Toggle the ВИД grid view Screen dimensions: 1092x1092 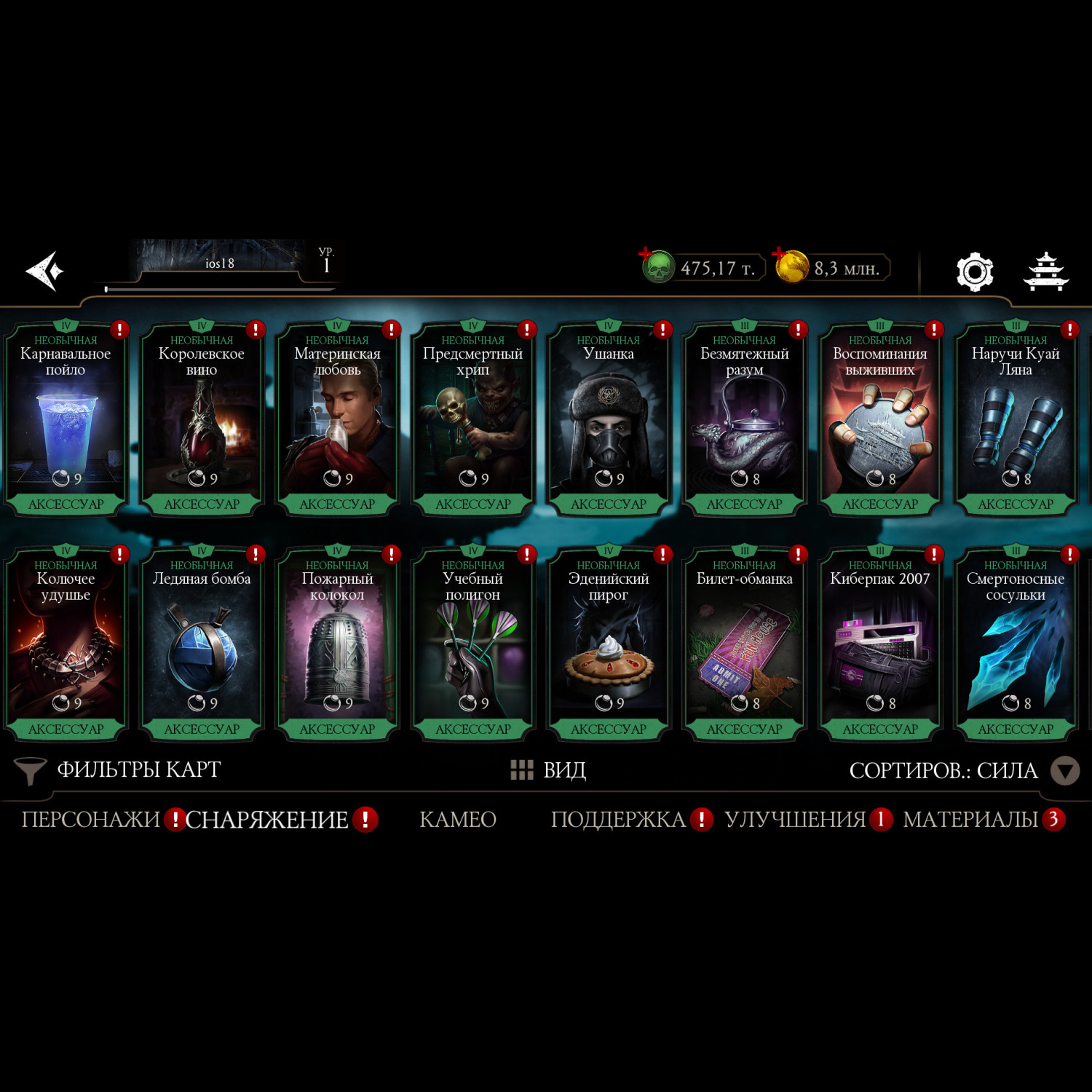coord(549,770)
